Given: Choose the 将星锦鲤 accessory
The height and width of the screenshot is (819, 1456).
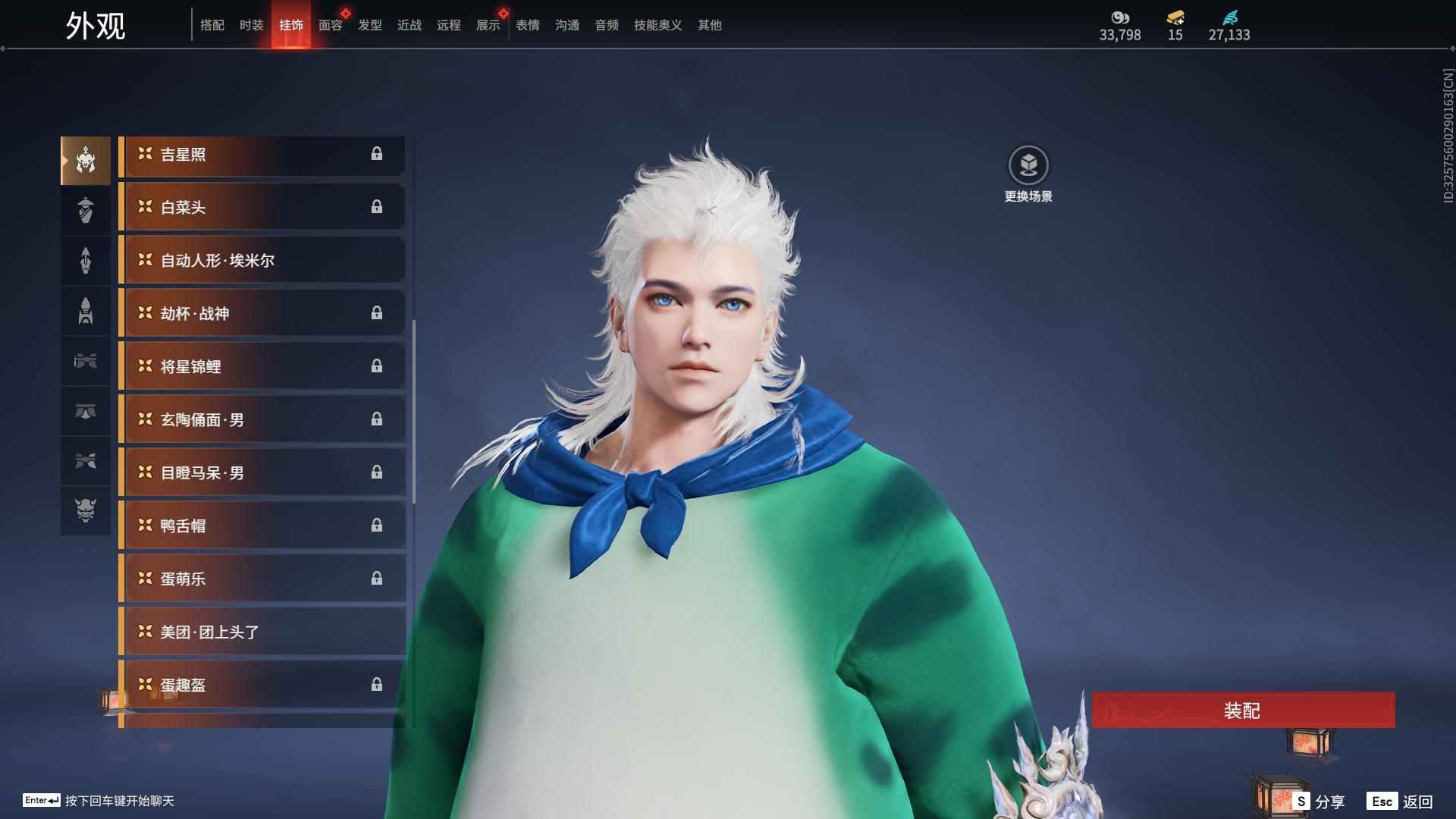Looking at the screenshot, I should tap(262, 366).
